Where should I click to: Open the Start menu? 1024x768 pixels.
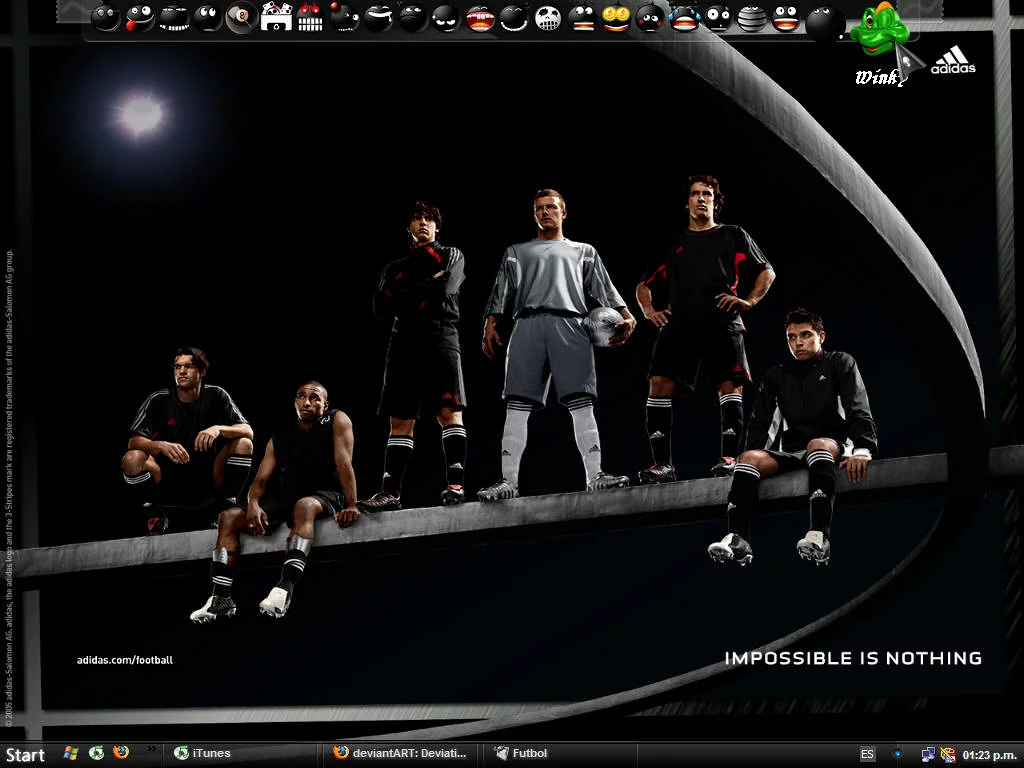click(25, 755)
